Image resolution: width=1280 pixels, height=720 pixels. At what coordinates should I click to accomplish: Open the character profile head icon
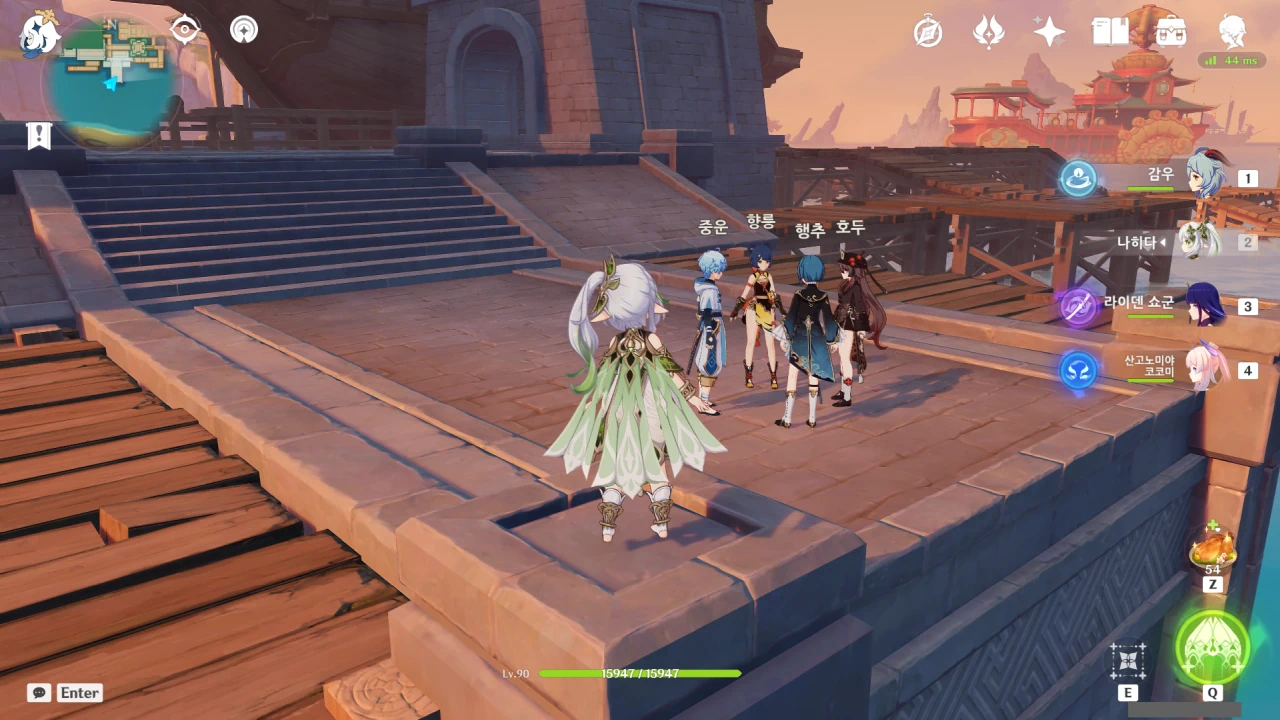tap(1232, 32)
